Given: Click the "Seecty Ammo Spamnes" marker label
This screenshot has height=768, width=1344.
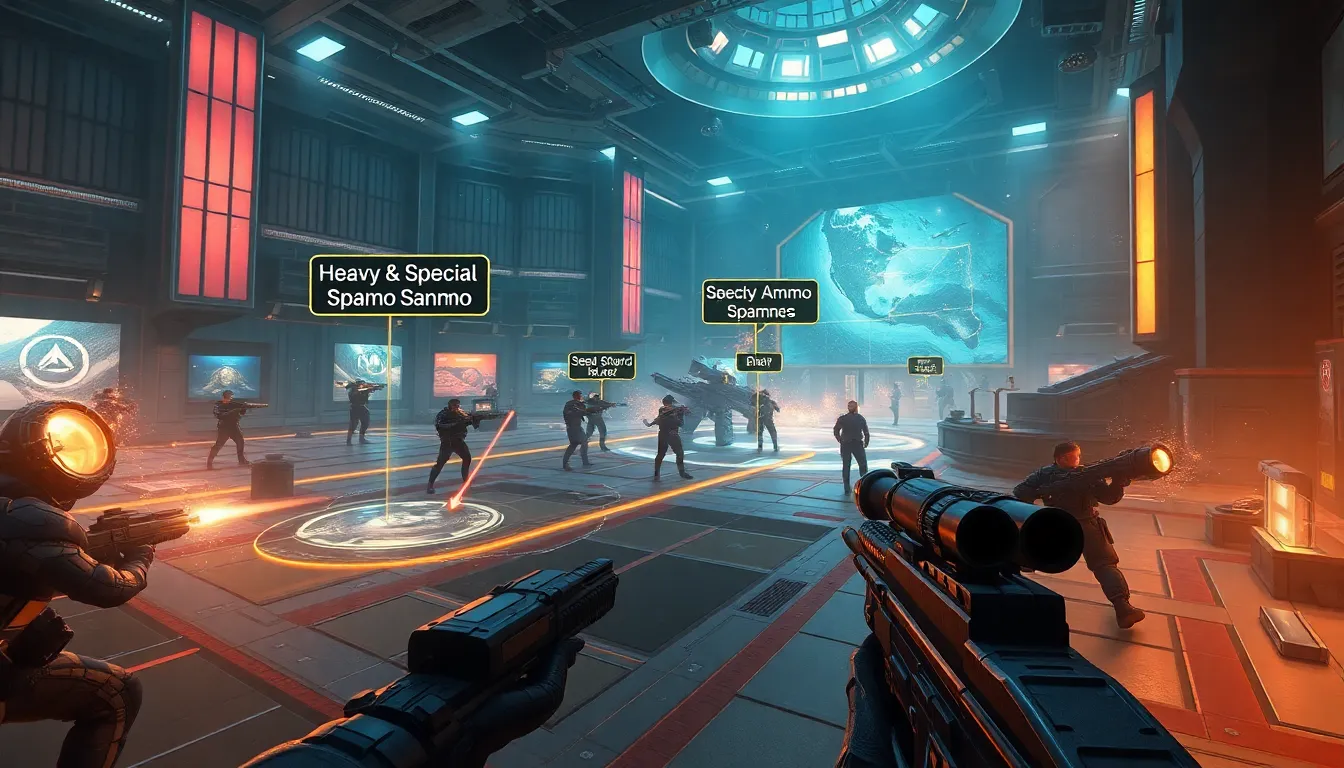Looking at the screenshot, I should tap(760, 302).
